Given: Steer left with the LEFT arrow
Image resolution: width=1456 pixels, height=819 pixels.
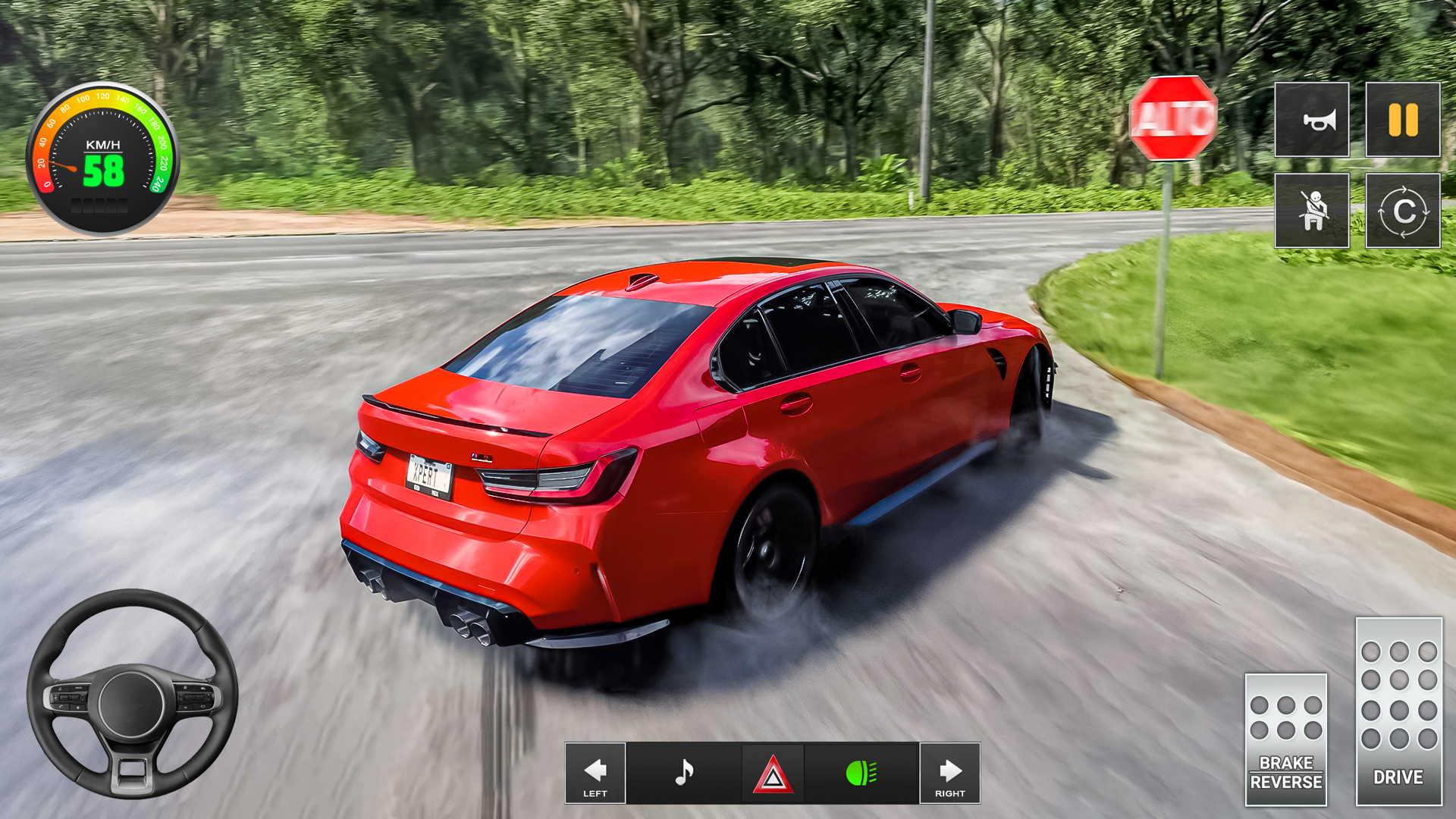Looking at the screenshot, I should point(595,773).
